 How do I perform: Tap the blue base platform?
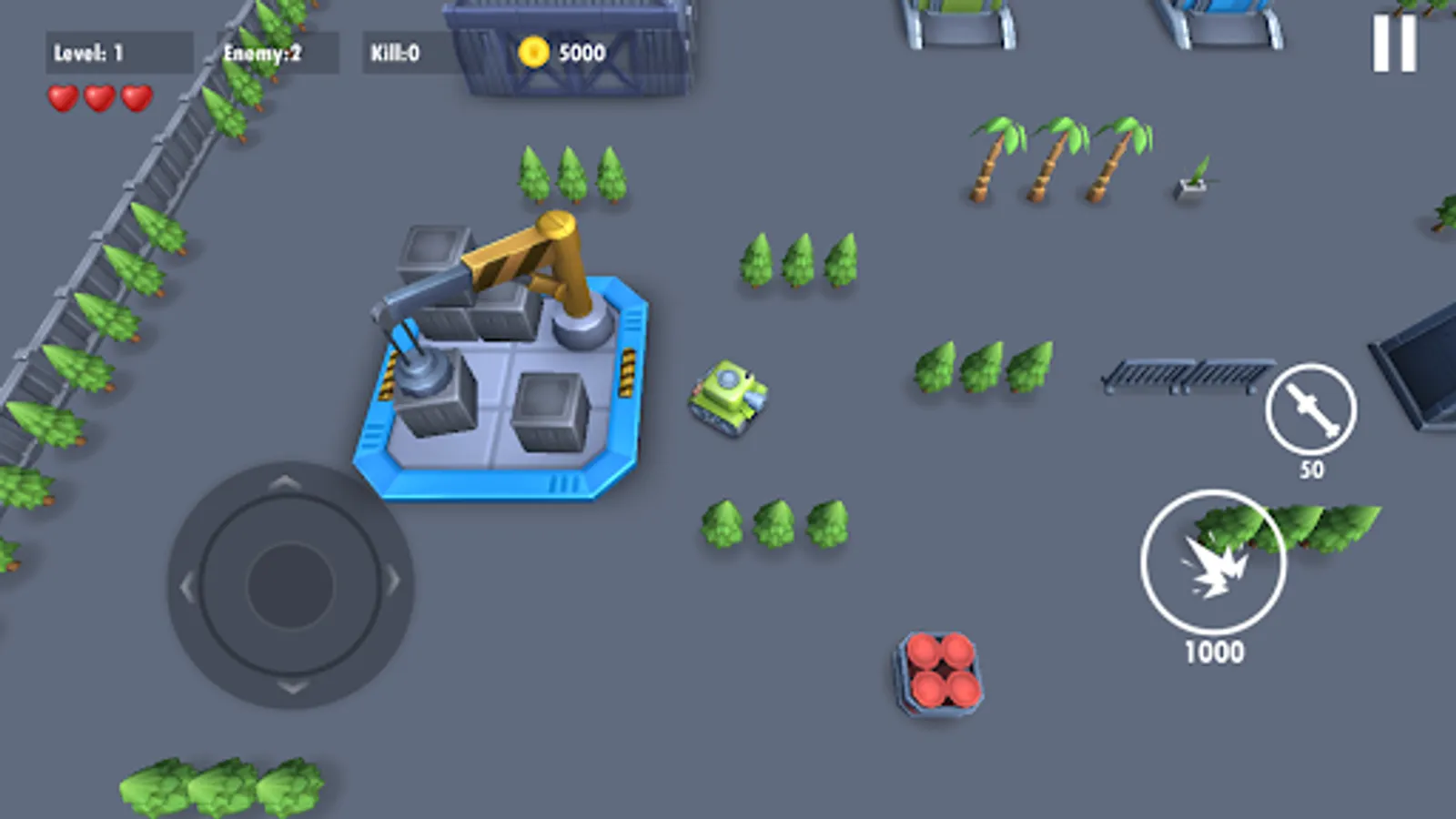point(500,400)
